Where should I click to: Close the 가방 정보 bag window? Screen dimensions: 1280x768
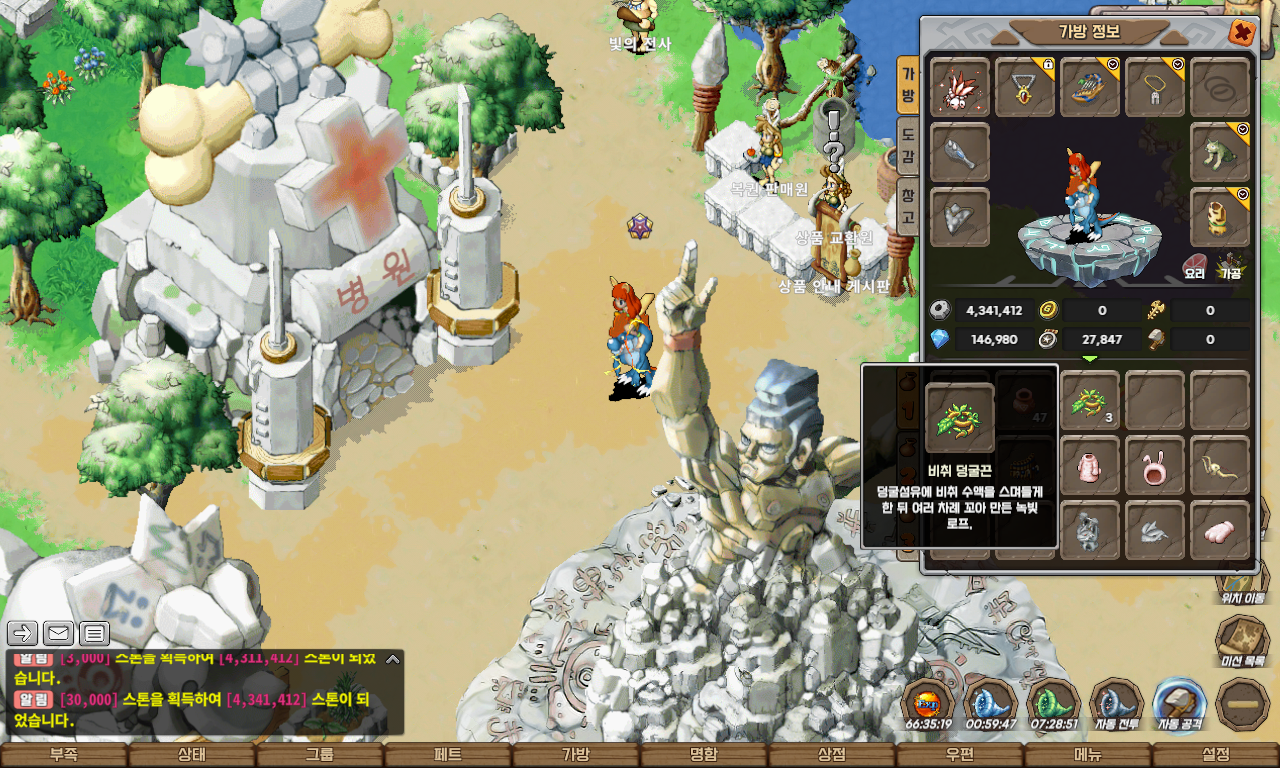[1241, 32]
